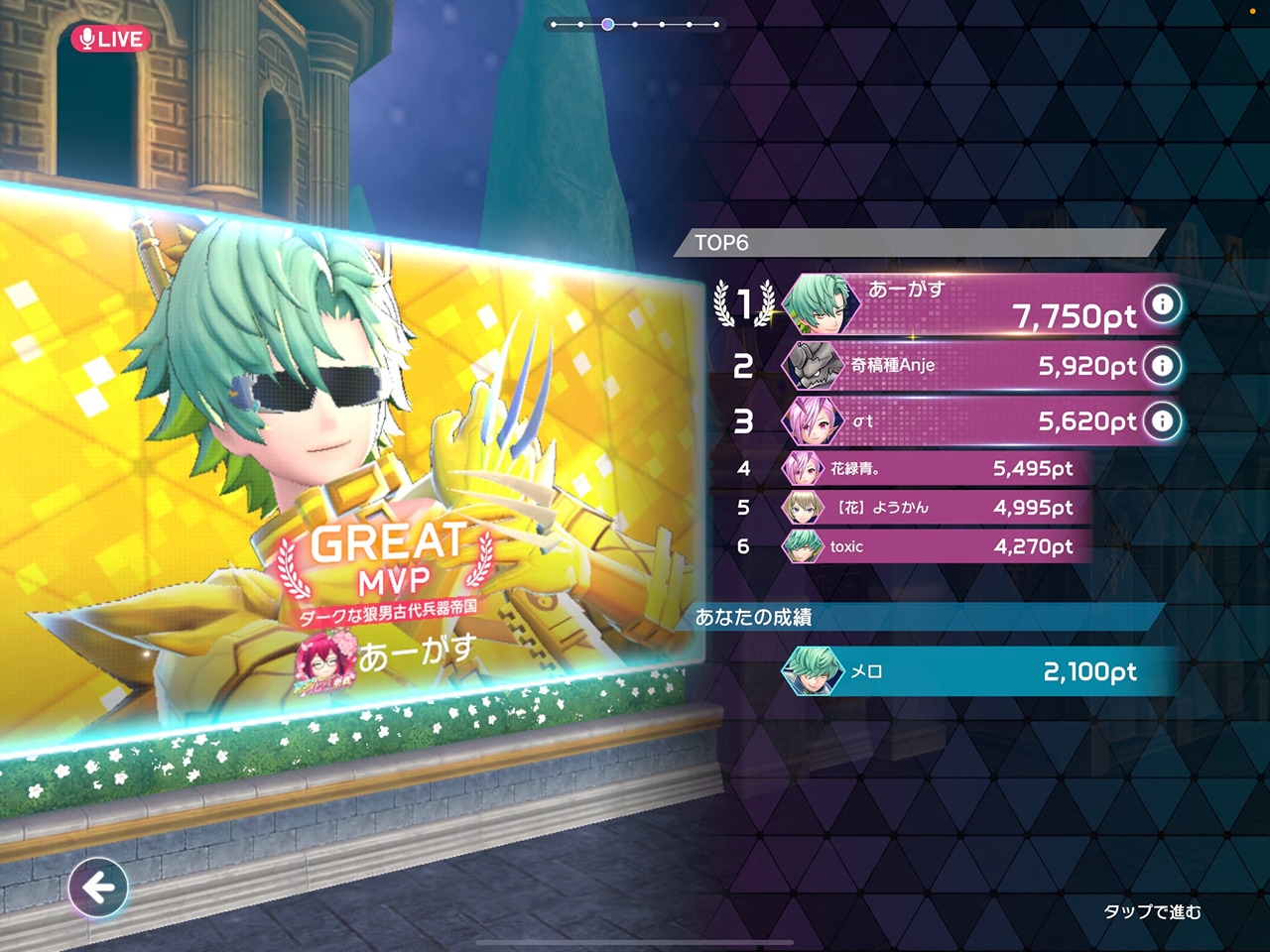Select the 【花】ようかん ranking row
Image resolution: width=1270 pixels, height=952 pixels.
pyautogui.click(x=933, y=508)
